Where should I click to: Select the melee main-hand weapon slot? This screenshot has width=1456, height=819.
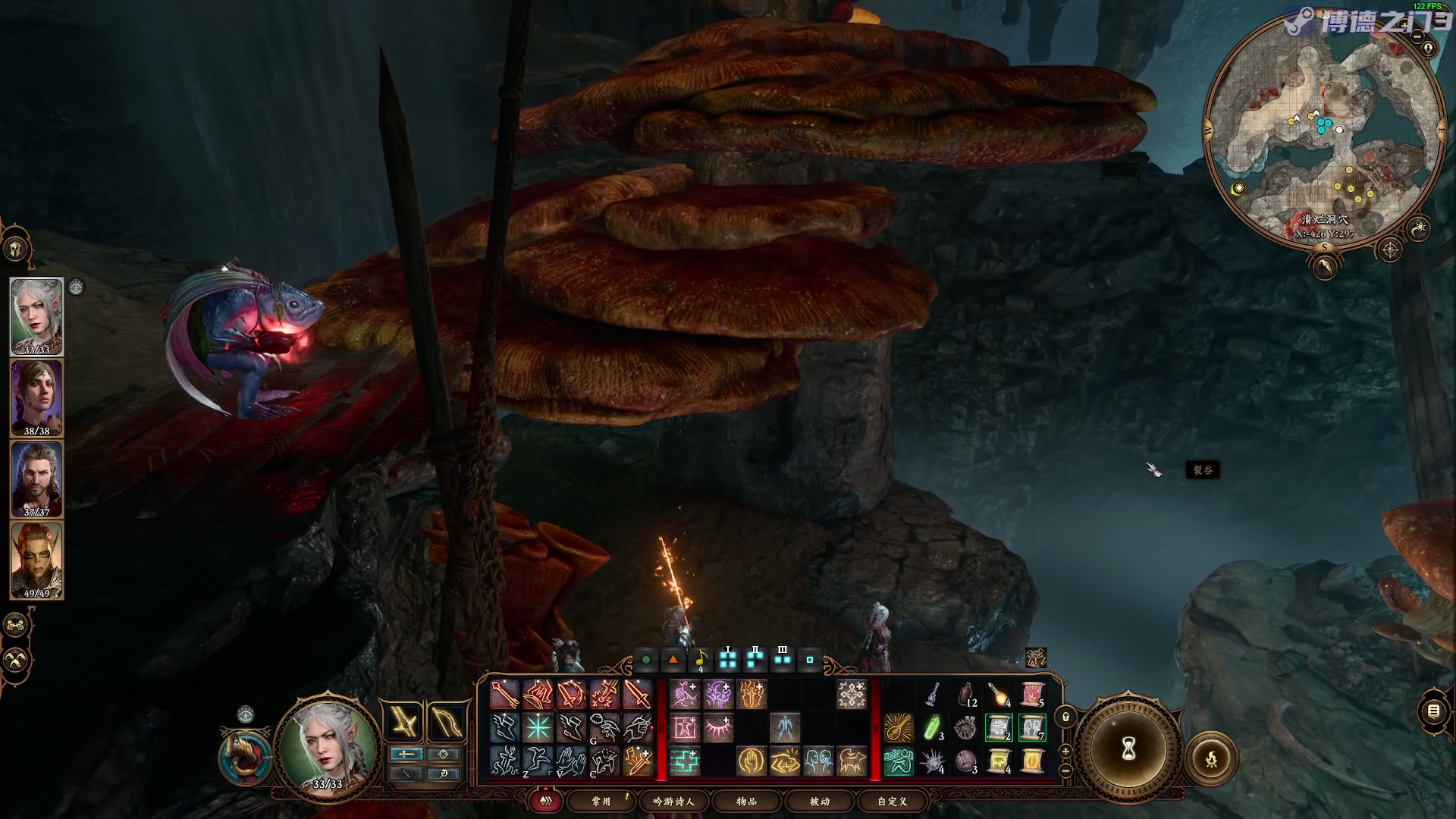pos(404,721)
